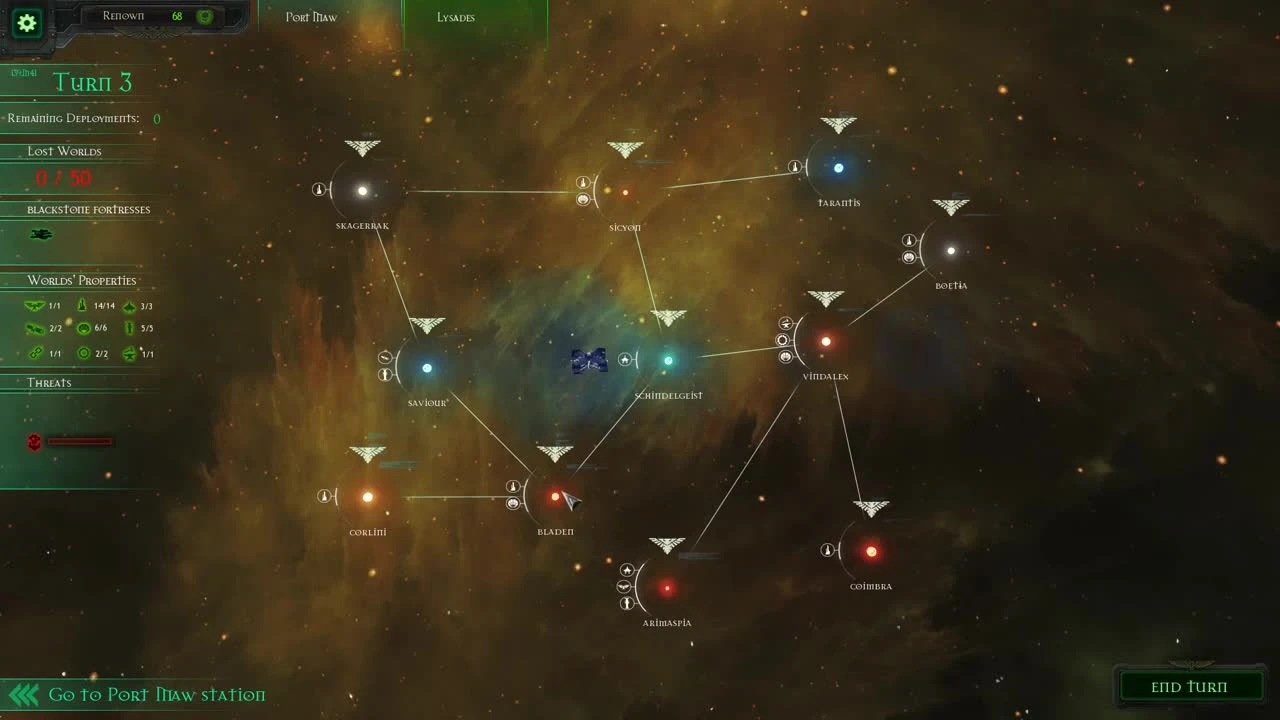Click the shipyard icon next to Boetia
This screenshot has height=720, width=1280.
pyautogui.click(x=907, y=240)
